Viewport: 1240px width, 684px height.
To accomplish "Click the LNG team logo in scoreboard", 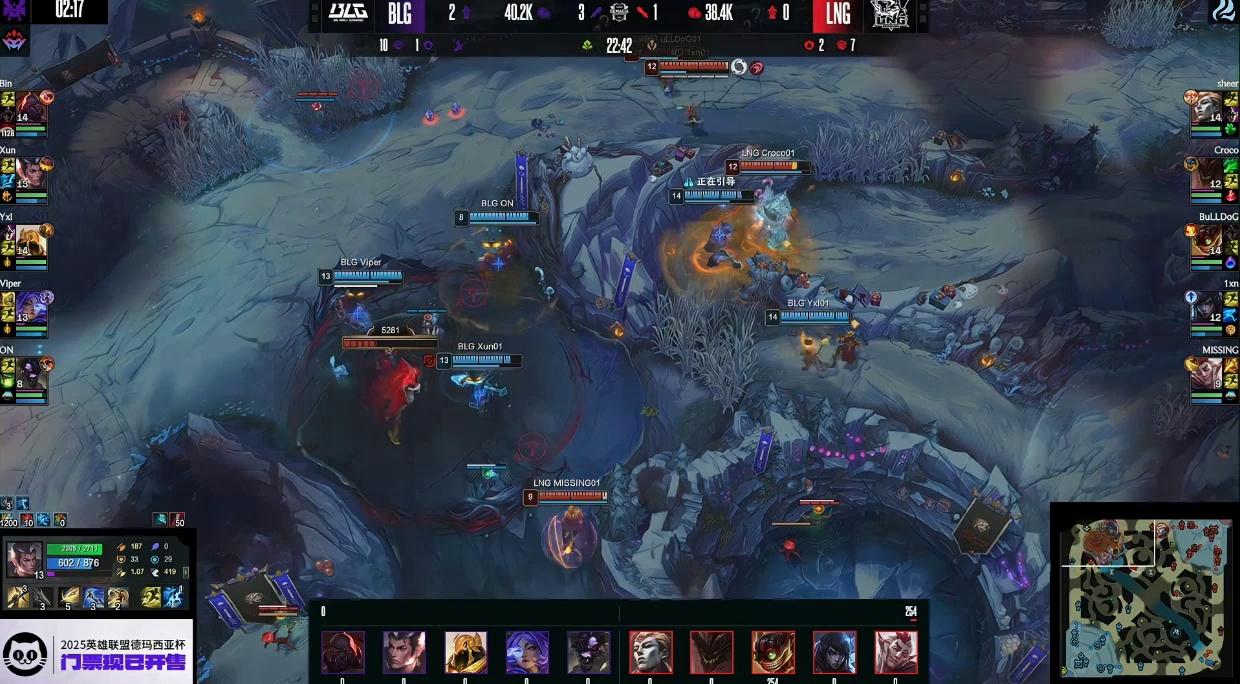I will pyautogui.click(x=886, y=14).
